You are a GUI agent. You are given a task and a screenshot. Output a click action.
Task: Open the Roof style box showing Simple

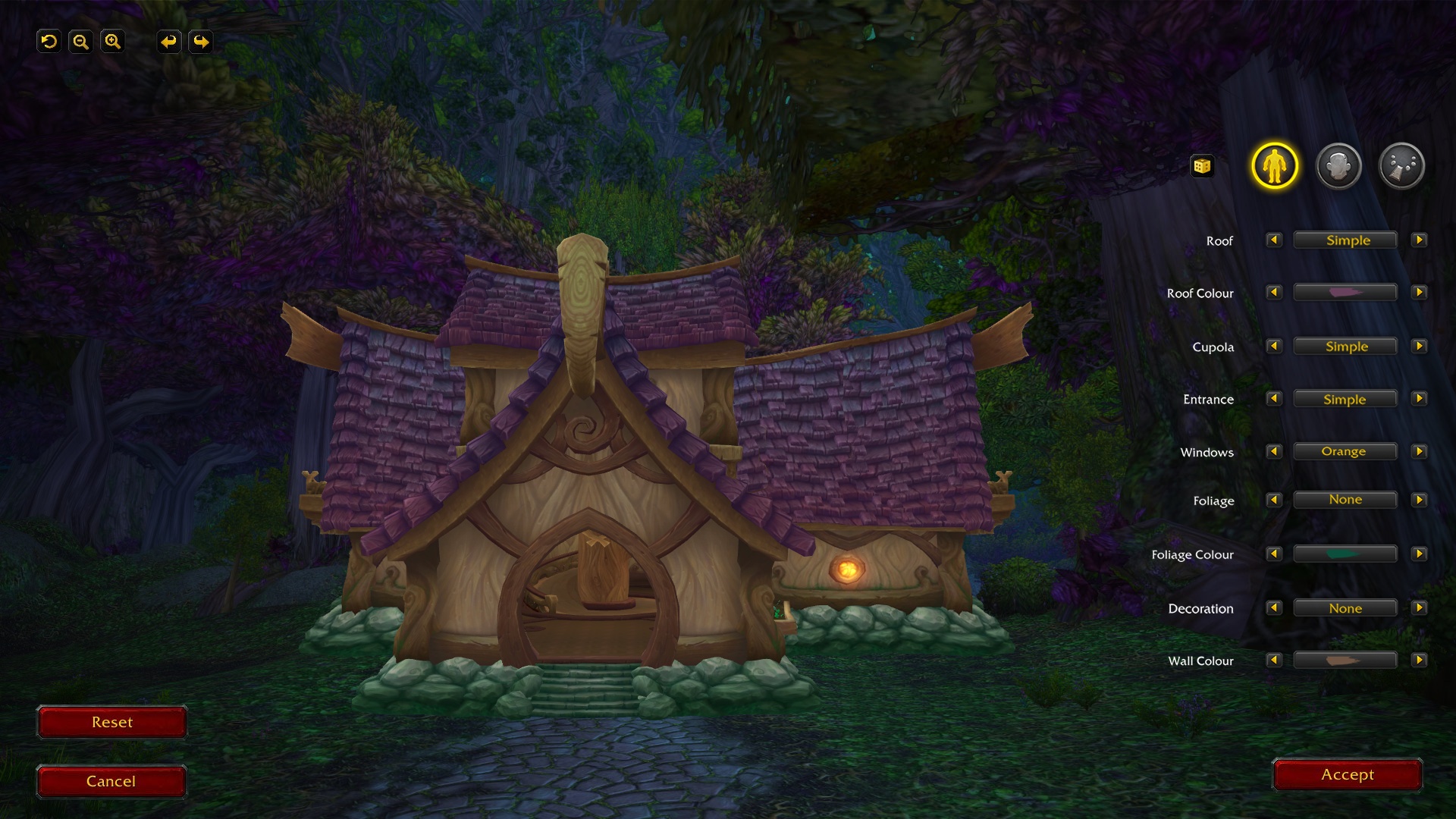point(1346,240)
